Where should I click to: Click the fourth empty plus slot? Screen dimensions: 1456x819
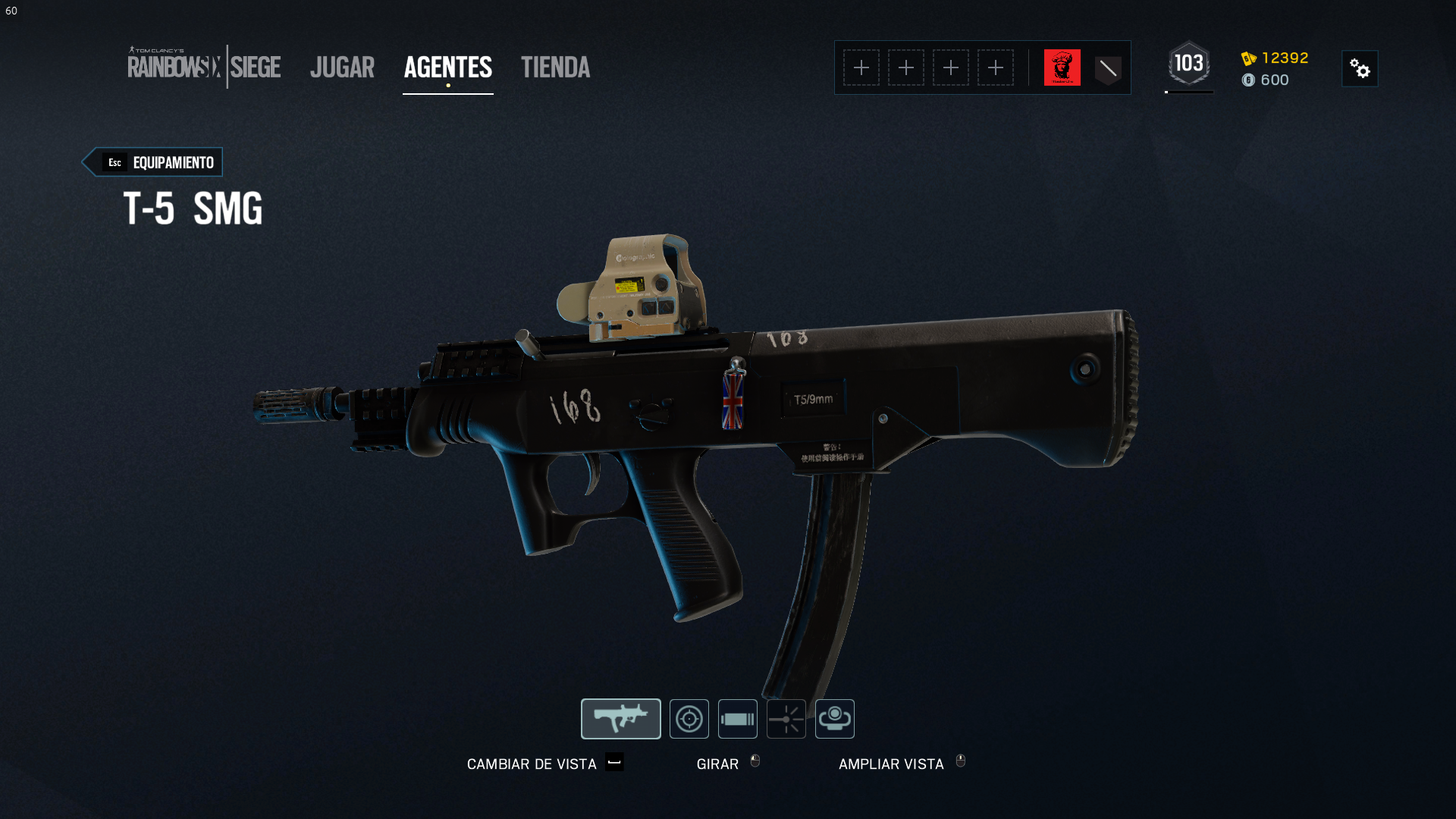click(996, 67)
